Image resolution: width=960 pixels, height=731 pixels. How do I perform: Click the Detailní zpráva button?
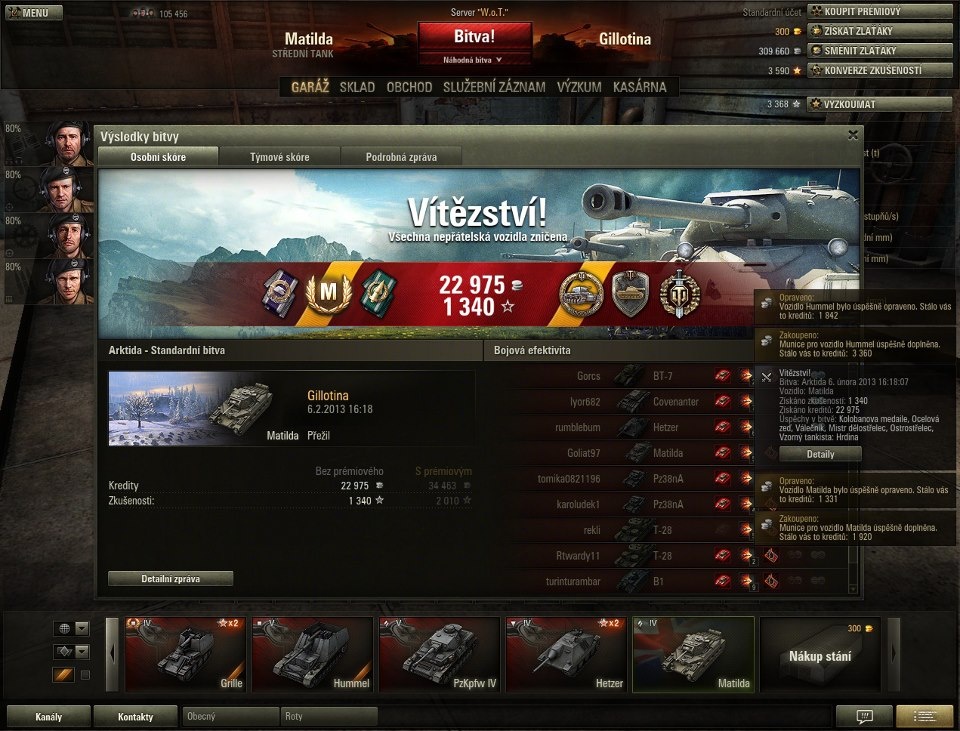(170, 578)
